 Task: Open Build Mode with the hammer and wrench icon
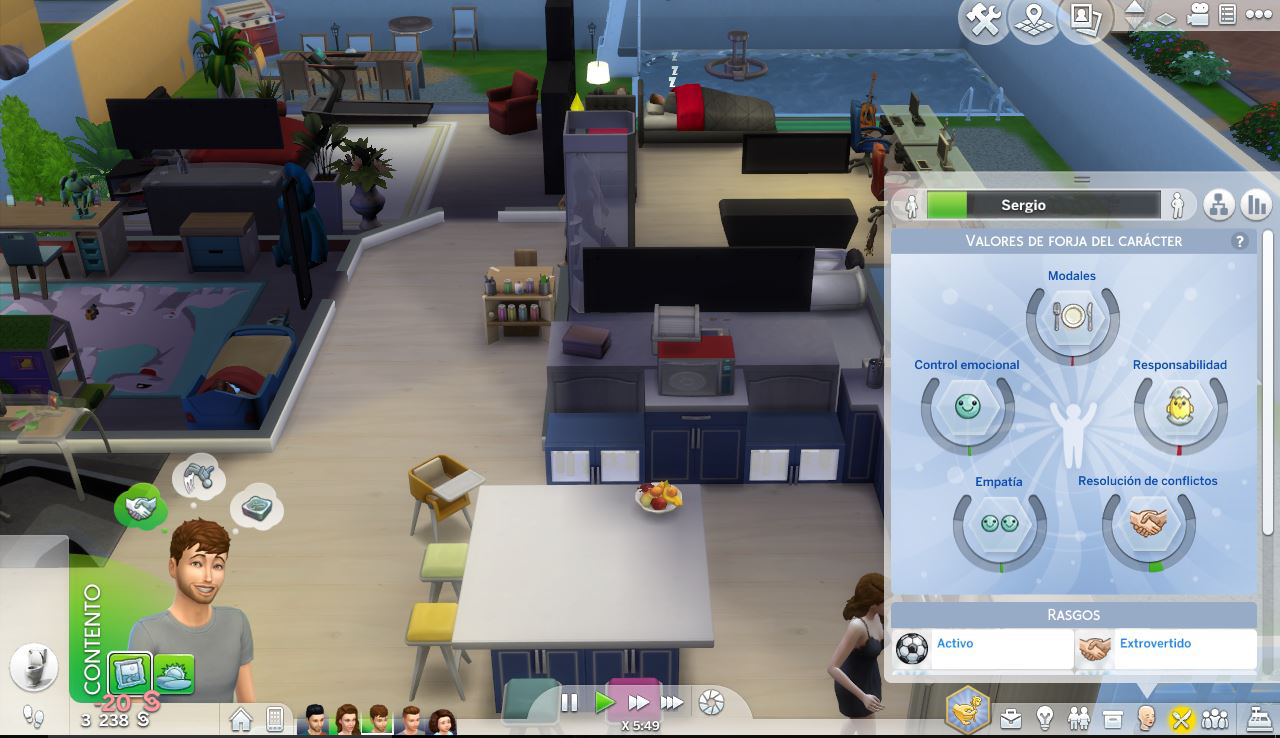[x=985, y=21]
